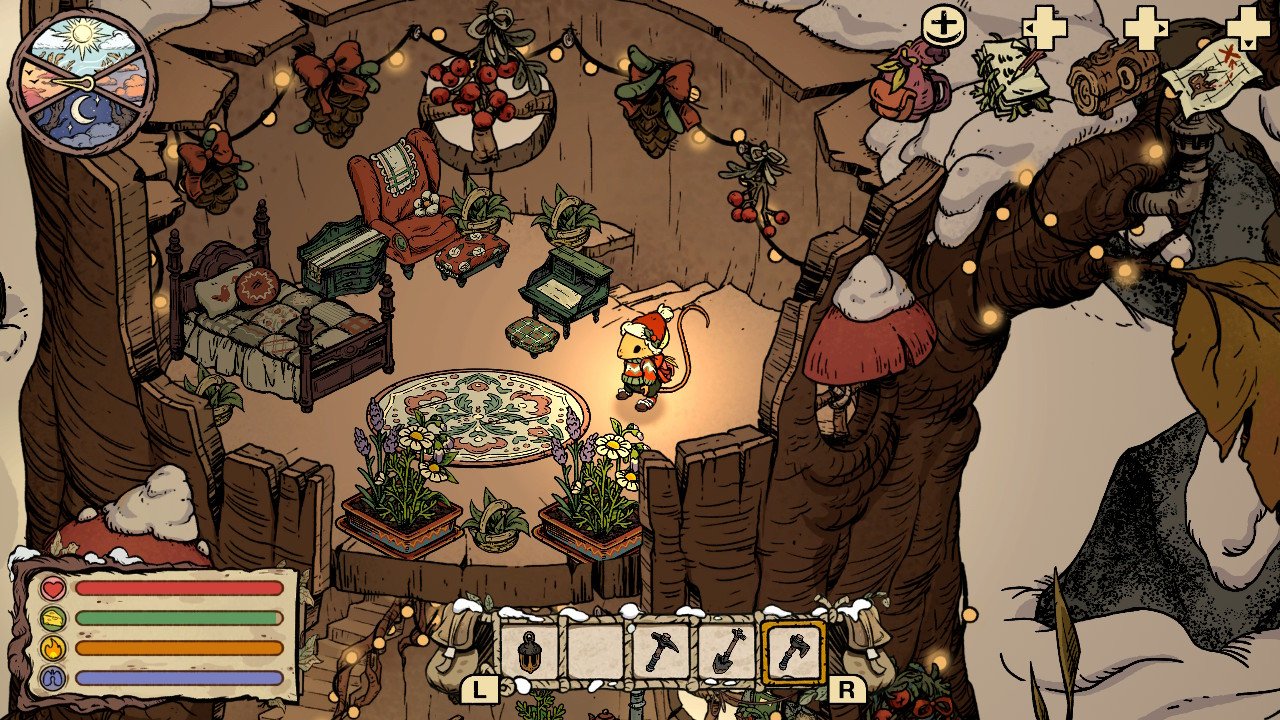Viewport: 1280px width, 720px height.
Task: Click the empty hotbar slot
Action: (595, 653)
